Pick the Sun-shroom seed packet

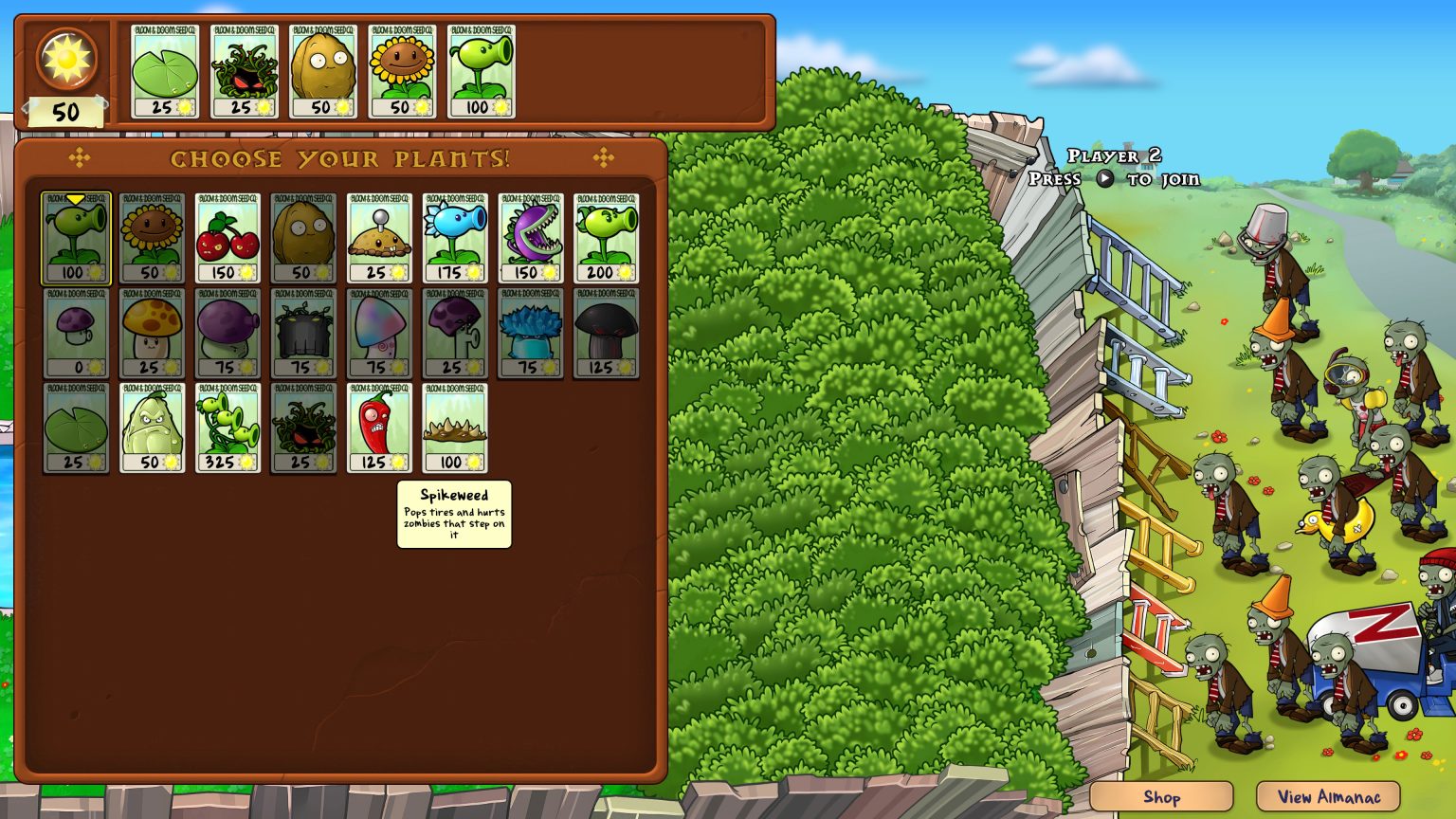152,333
